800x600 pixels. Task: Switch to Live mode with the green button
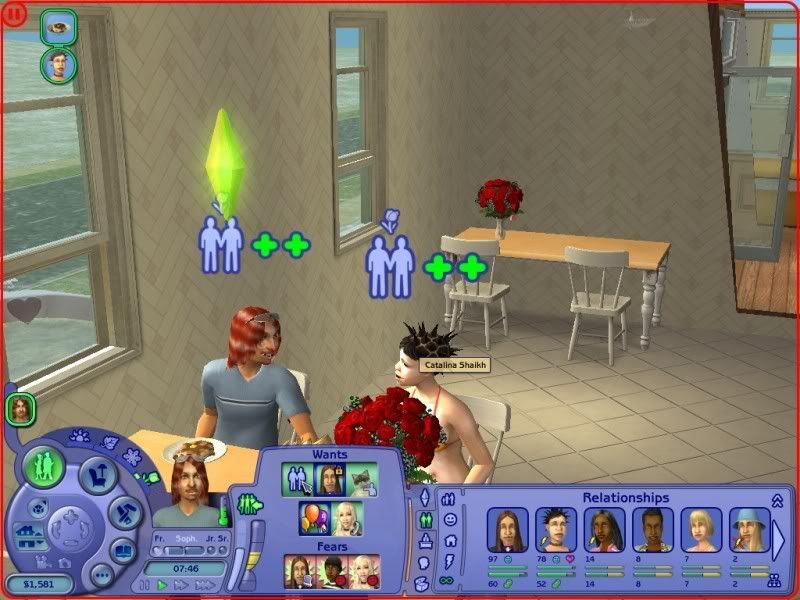click(44, 468)
